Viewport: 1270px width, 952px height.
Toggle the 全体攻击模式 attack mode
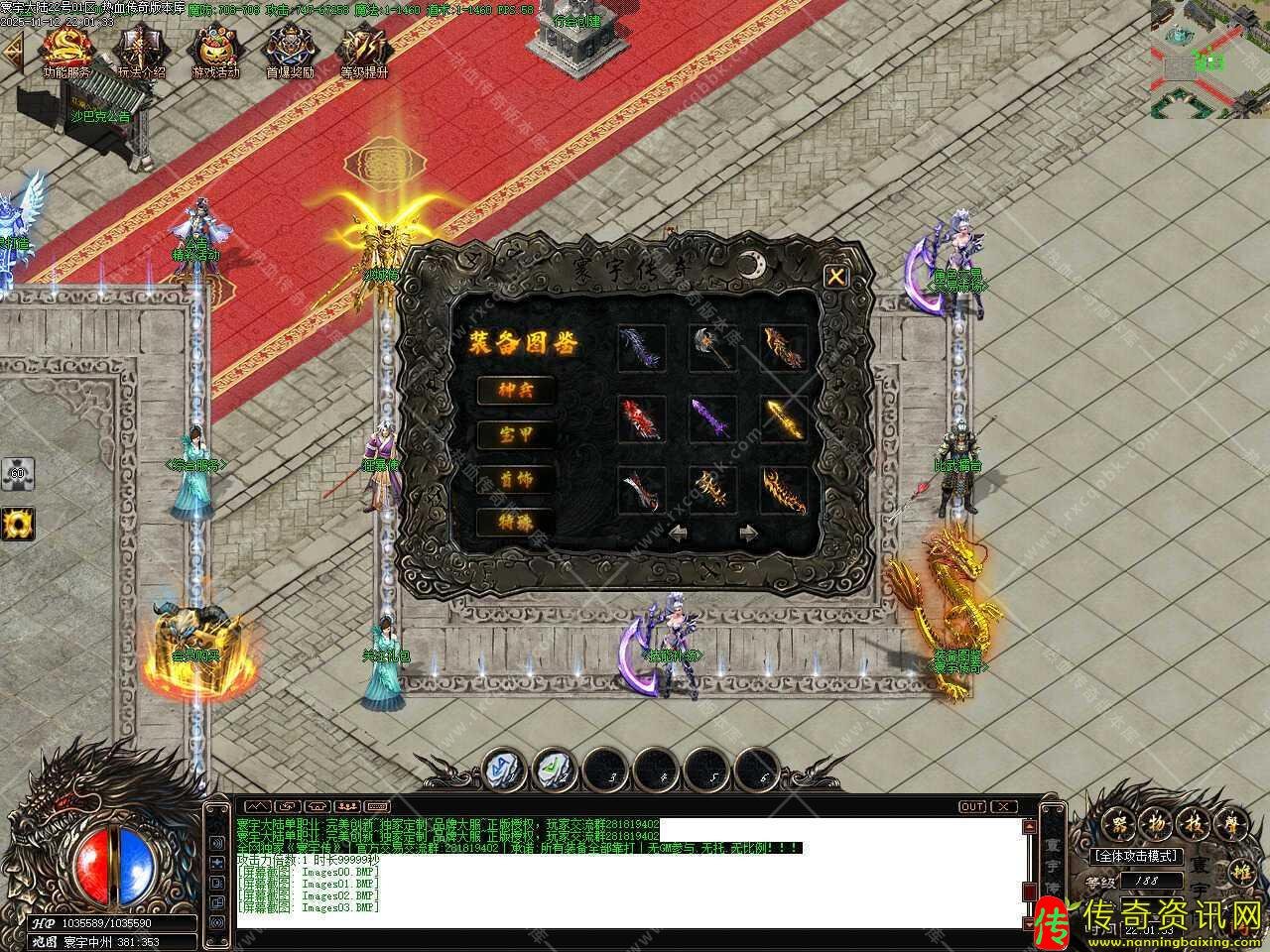tap(1136, 856)
